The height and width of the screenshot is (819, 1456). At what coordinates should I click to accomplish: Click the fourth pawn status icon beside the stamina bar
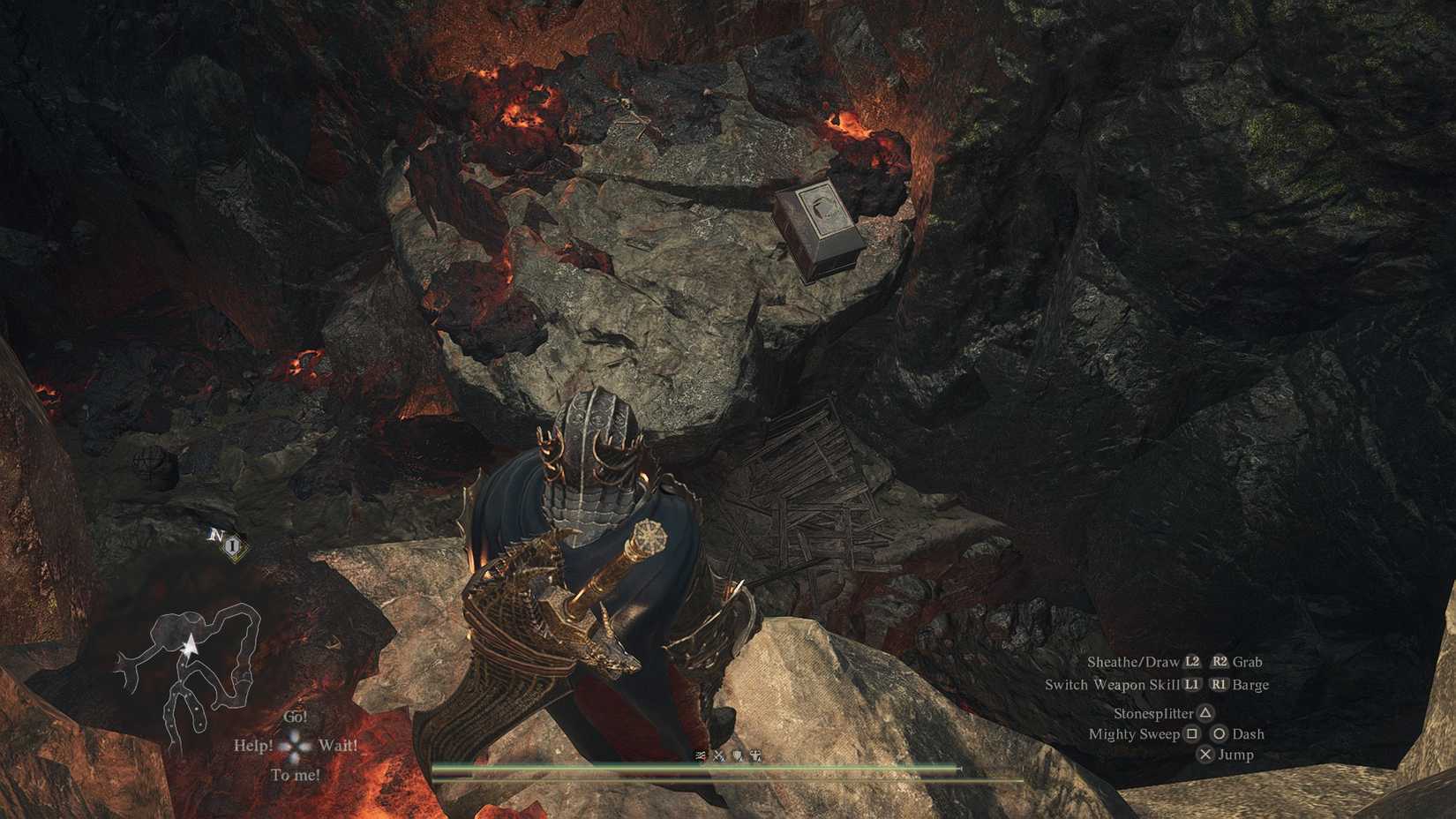click(x=755, y=756)
